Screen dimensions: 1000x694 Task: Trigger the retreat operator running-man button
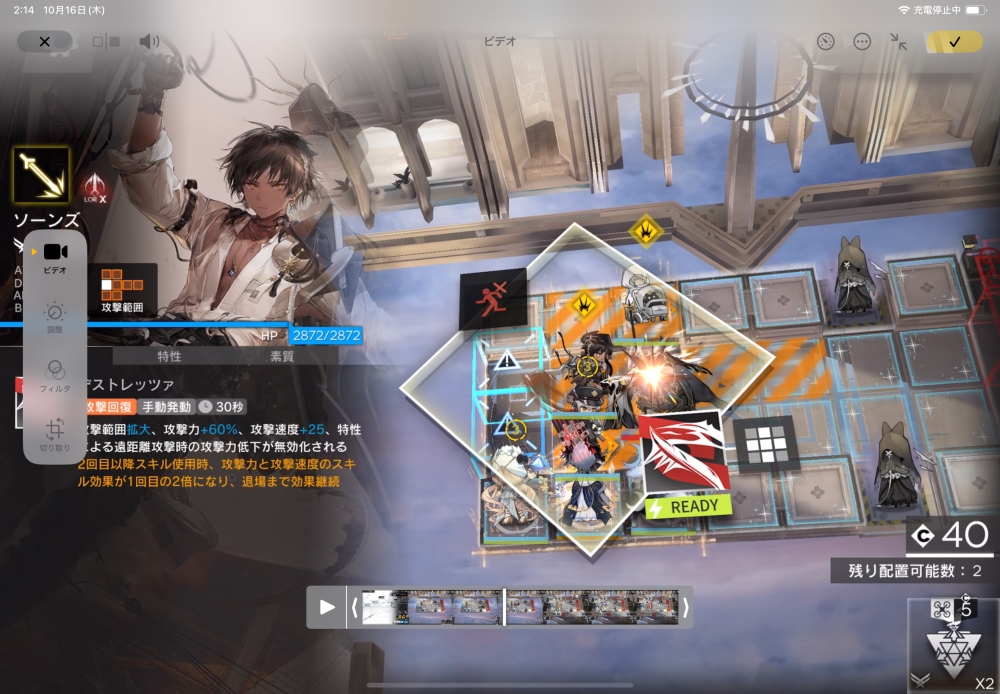pos(492,299)
